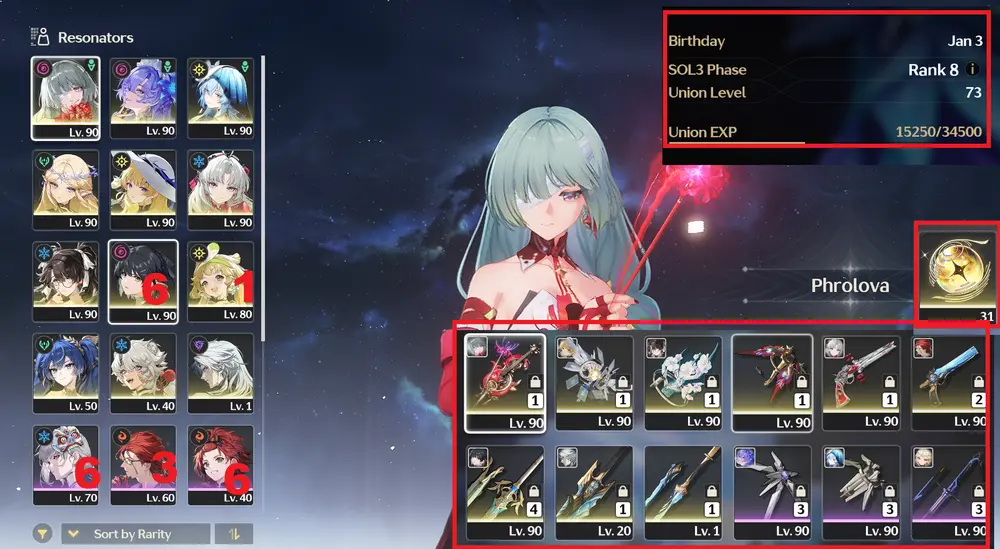Select the red-haired resonator at Lv. 60
Screen dimensions: 1000x549
(143, 466)
